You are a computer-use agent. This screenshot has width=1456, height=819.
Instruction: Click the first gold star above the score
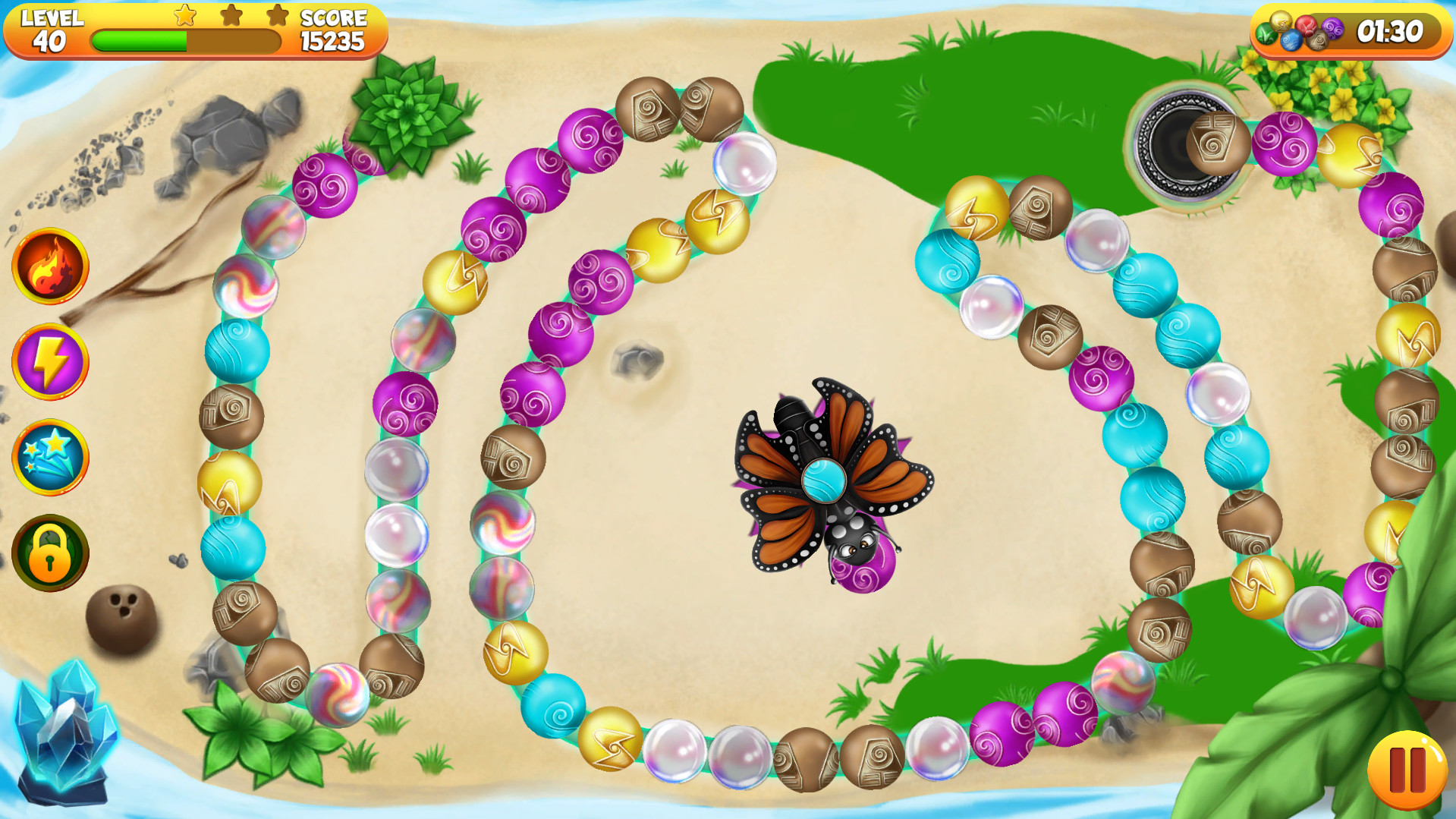point(184,17)
